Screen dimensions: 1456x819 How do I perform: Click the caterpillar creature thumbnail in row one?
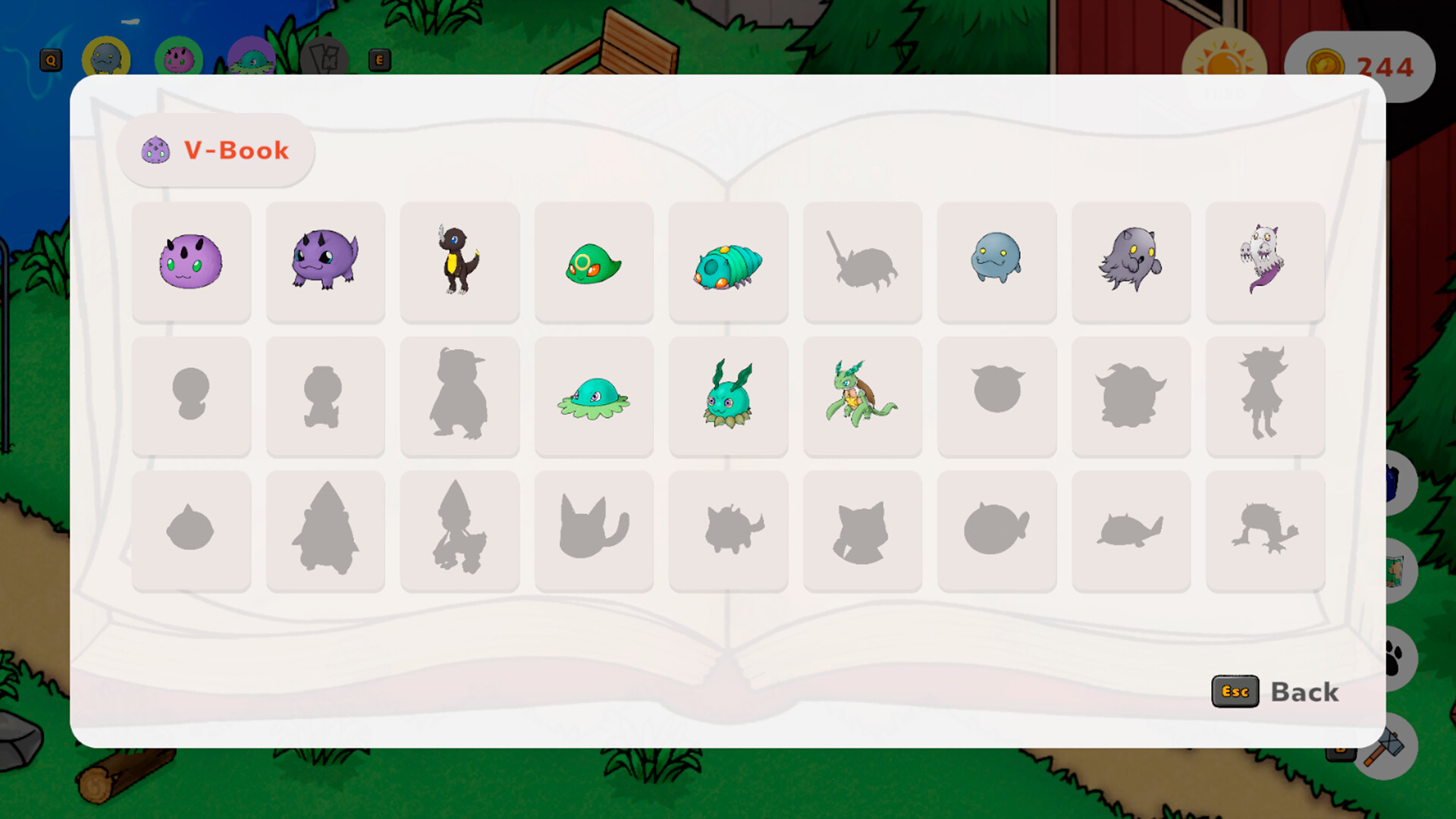728,262
